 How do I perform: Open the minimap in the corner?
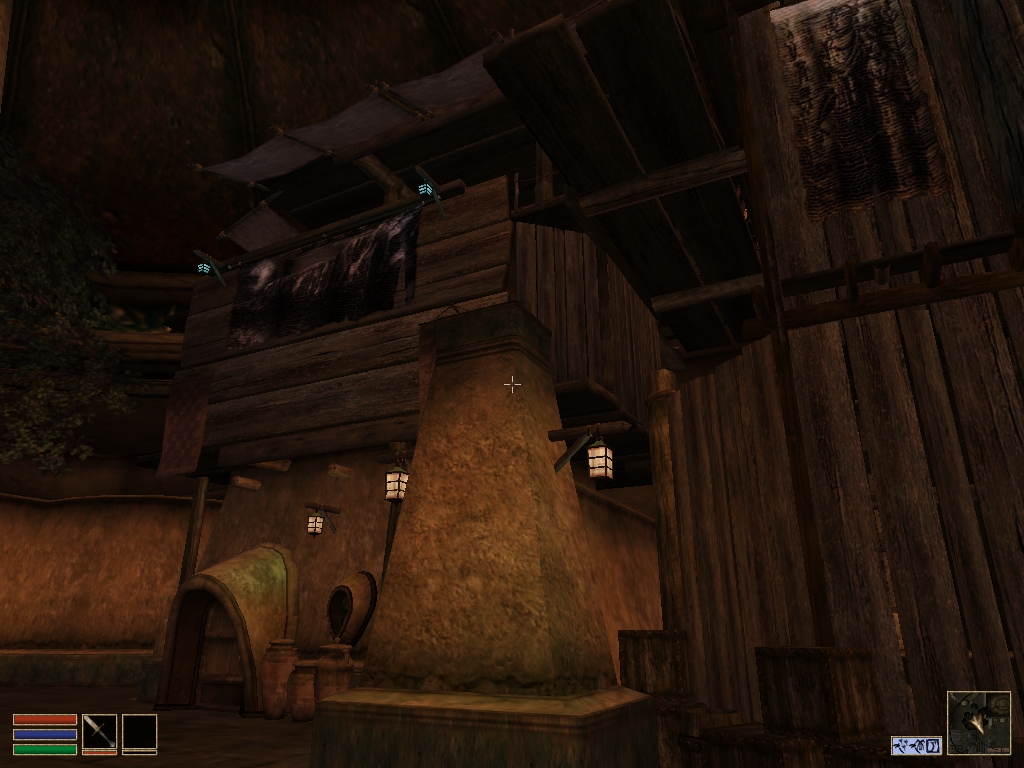click(x=978, y=722)
